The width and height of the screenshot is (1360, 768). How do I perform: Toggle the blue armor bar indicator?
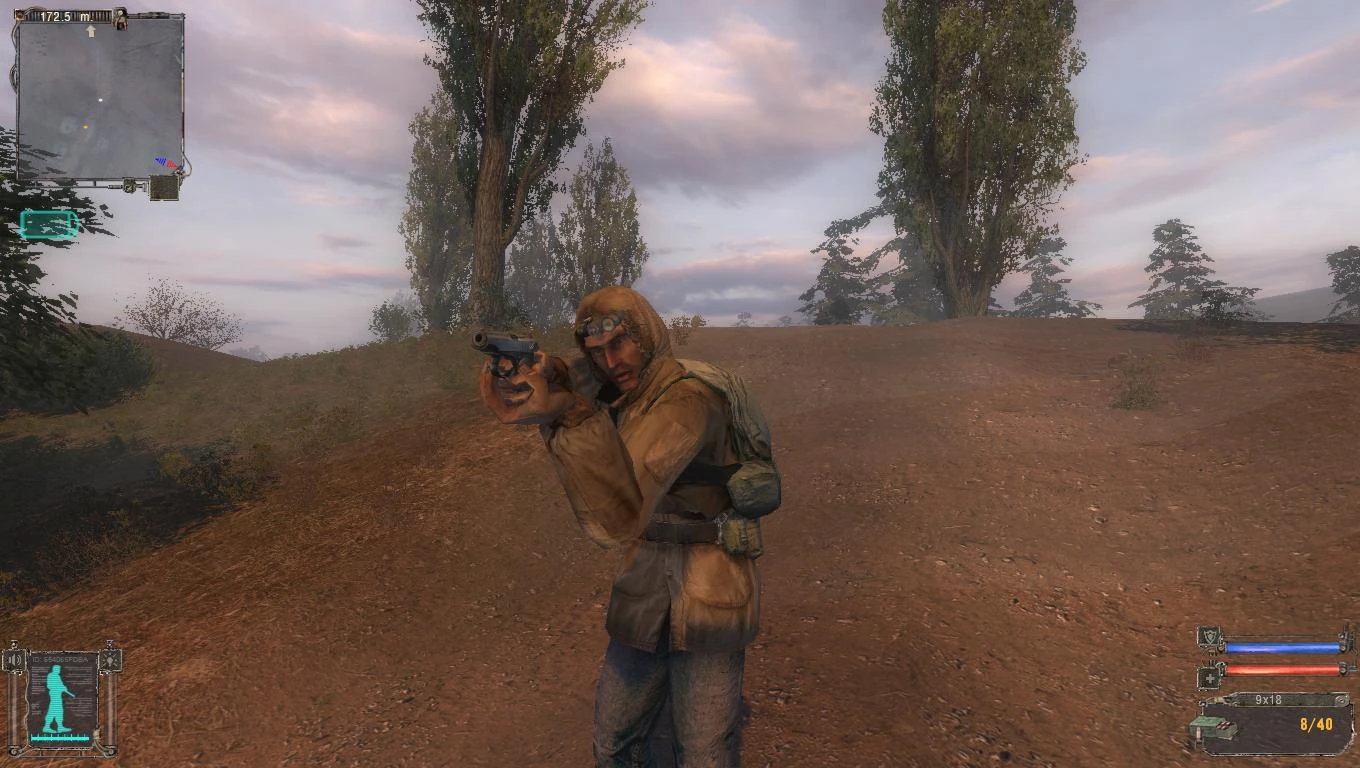[1282, 647]
